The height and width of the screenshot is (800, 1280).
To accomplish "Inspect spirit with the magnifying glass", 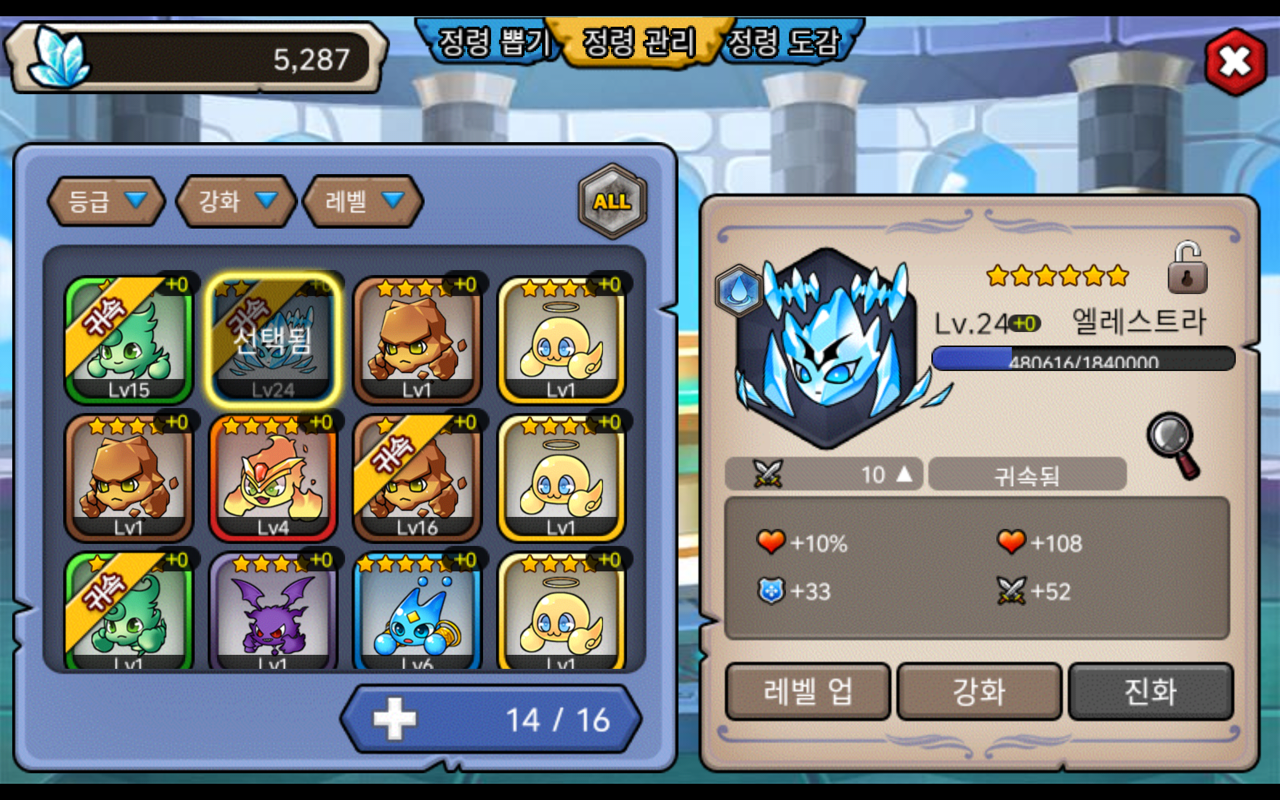I will pos(1173,445).
